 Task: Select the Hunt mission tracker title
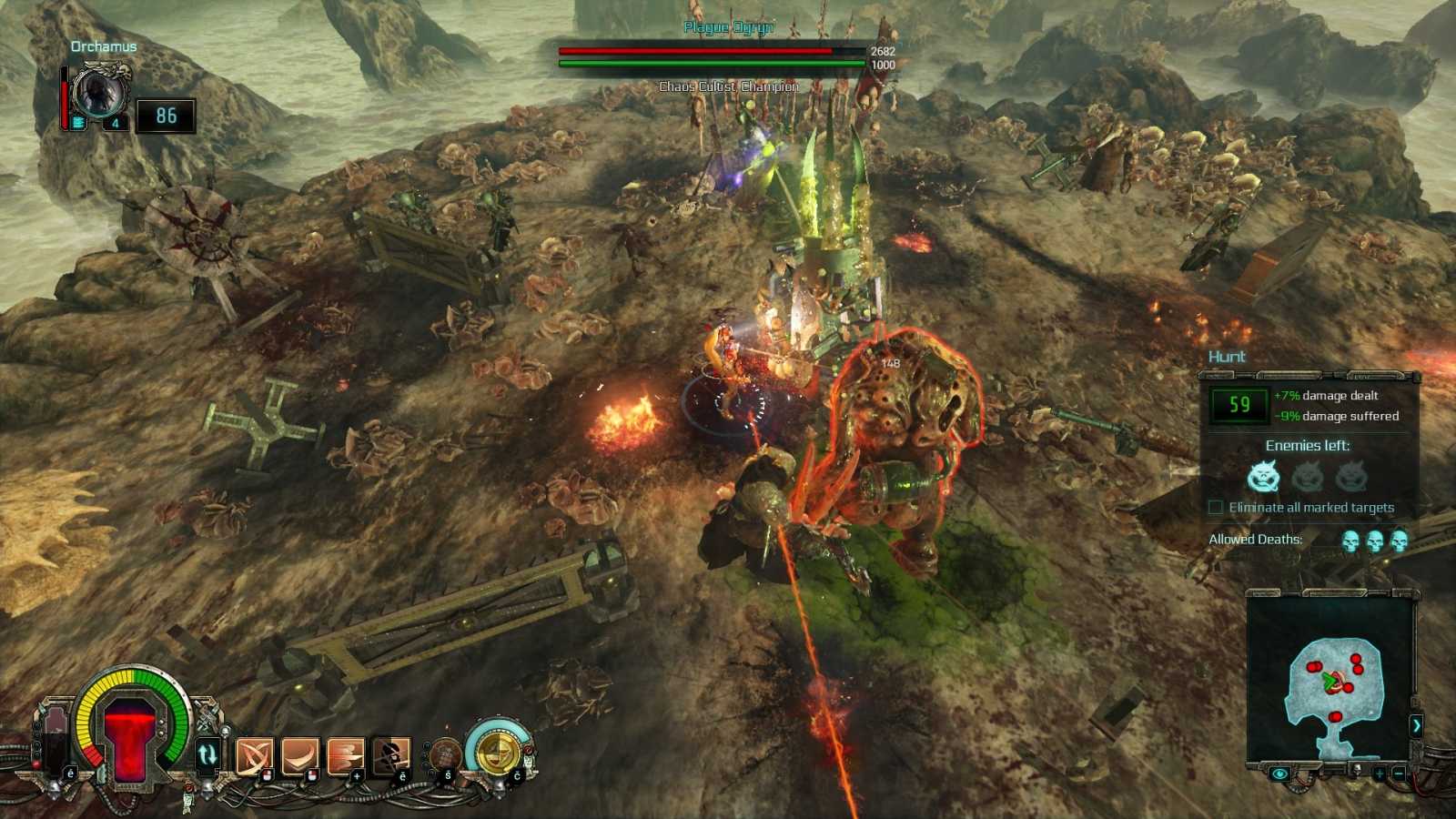point(1227,357)
